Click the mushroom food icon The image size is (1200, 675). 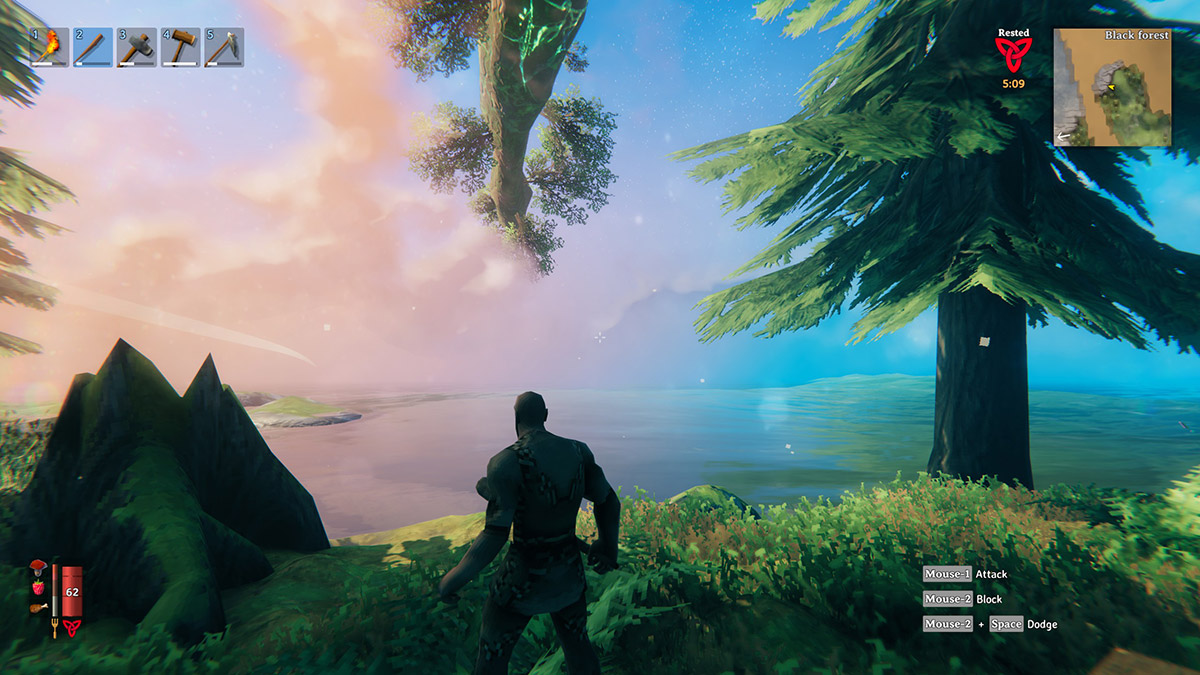[x=38, y=566]
